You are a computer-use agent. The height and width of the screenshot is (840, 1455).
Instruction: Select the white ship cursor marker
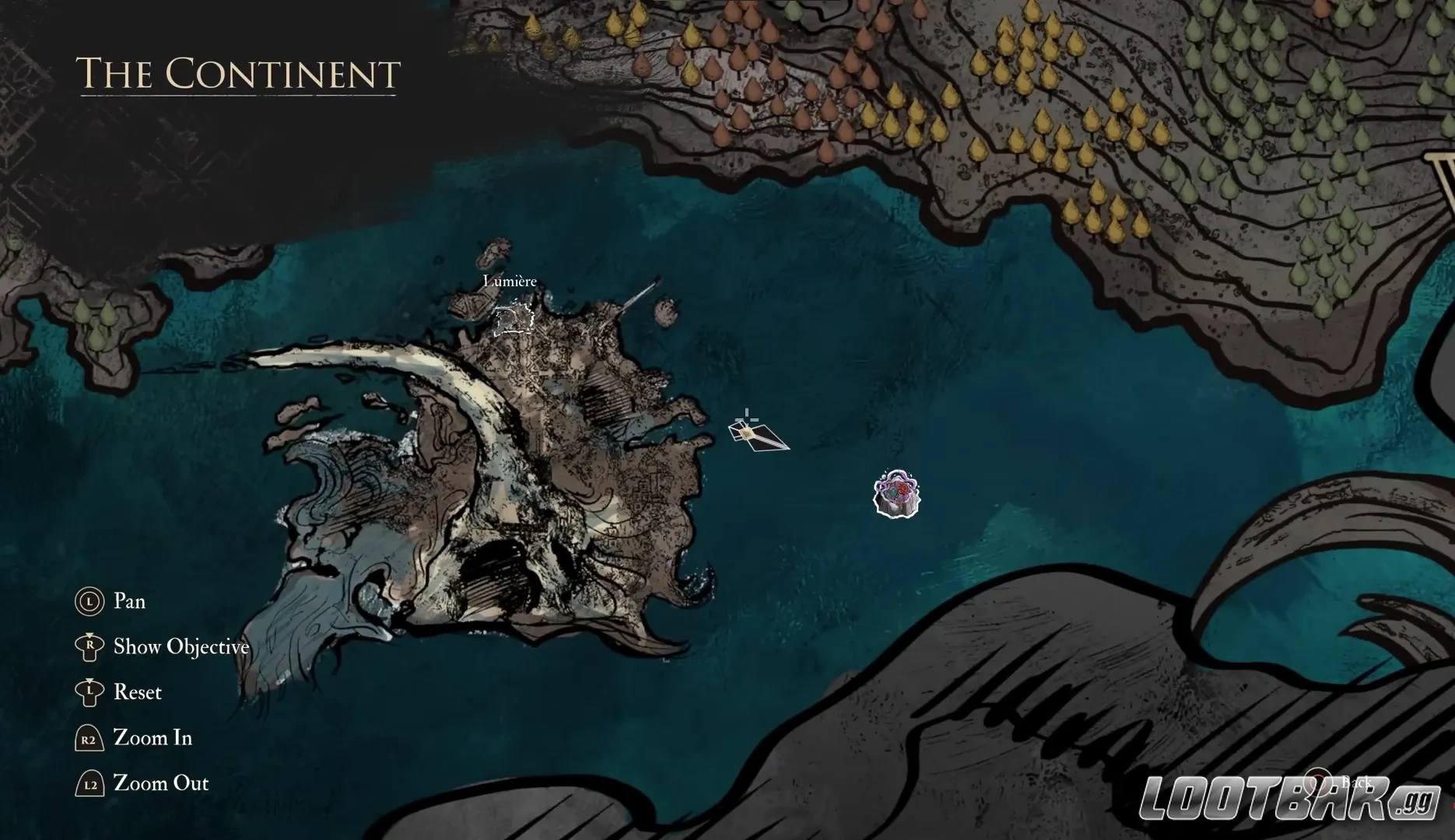[x=752, y=433]
